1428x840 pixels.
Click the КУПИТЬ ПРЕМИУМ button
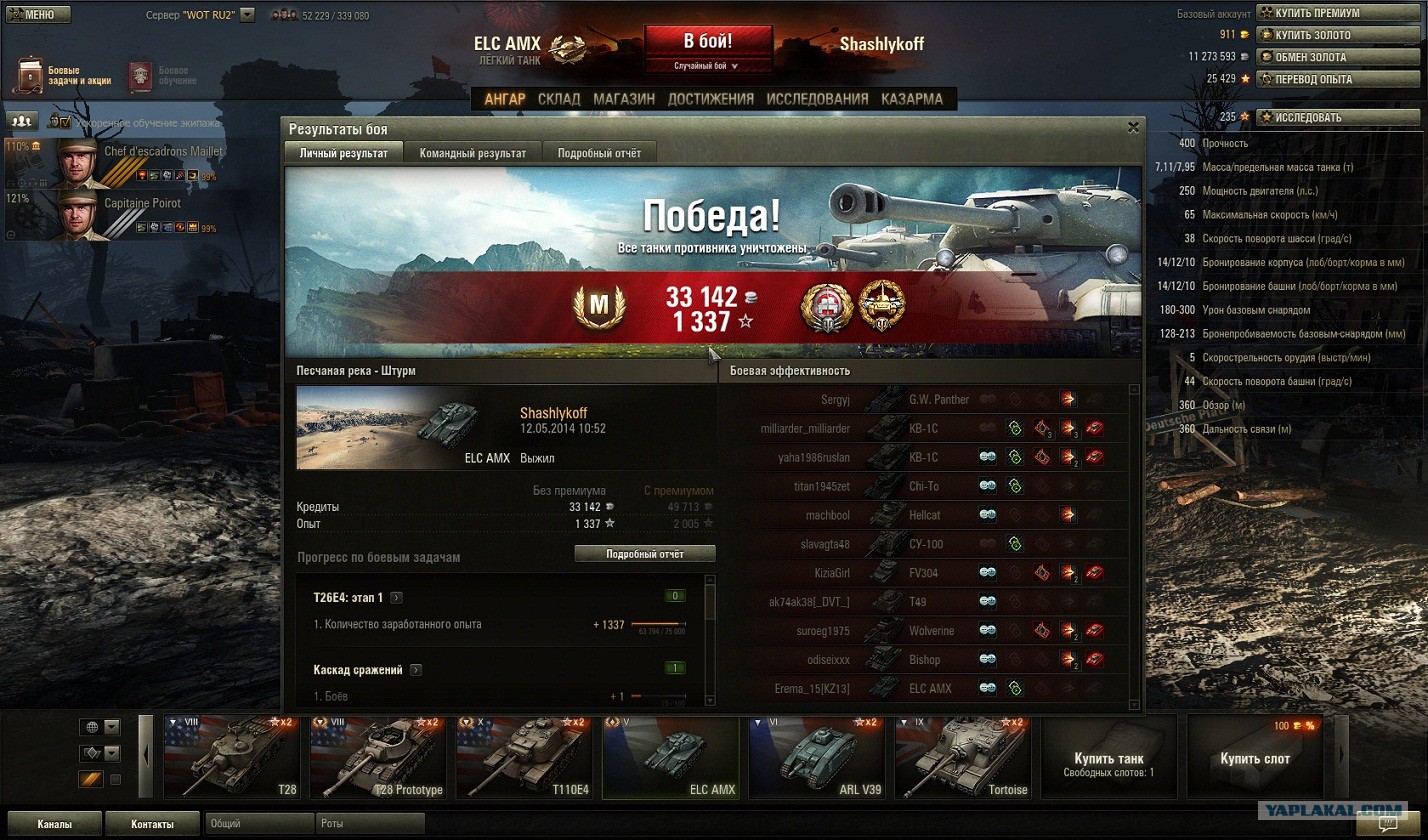pos(1324,13)
